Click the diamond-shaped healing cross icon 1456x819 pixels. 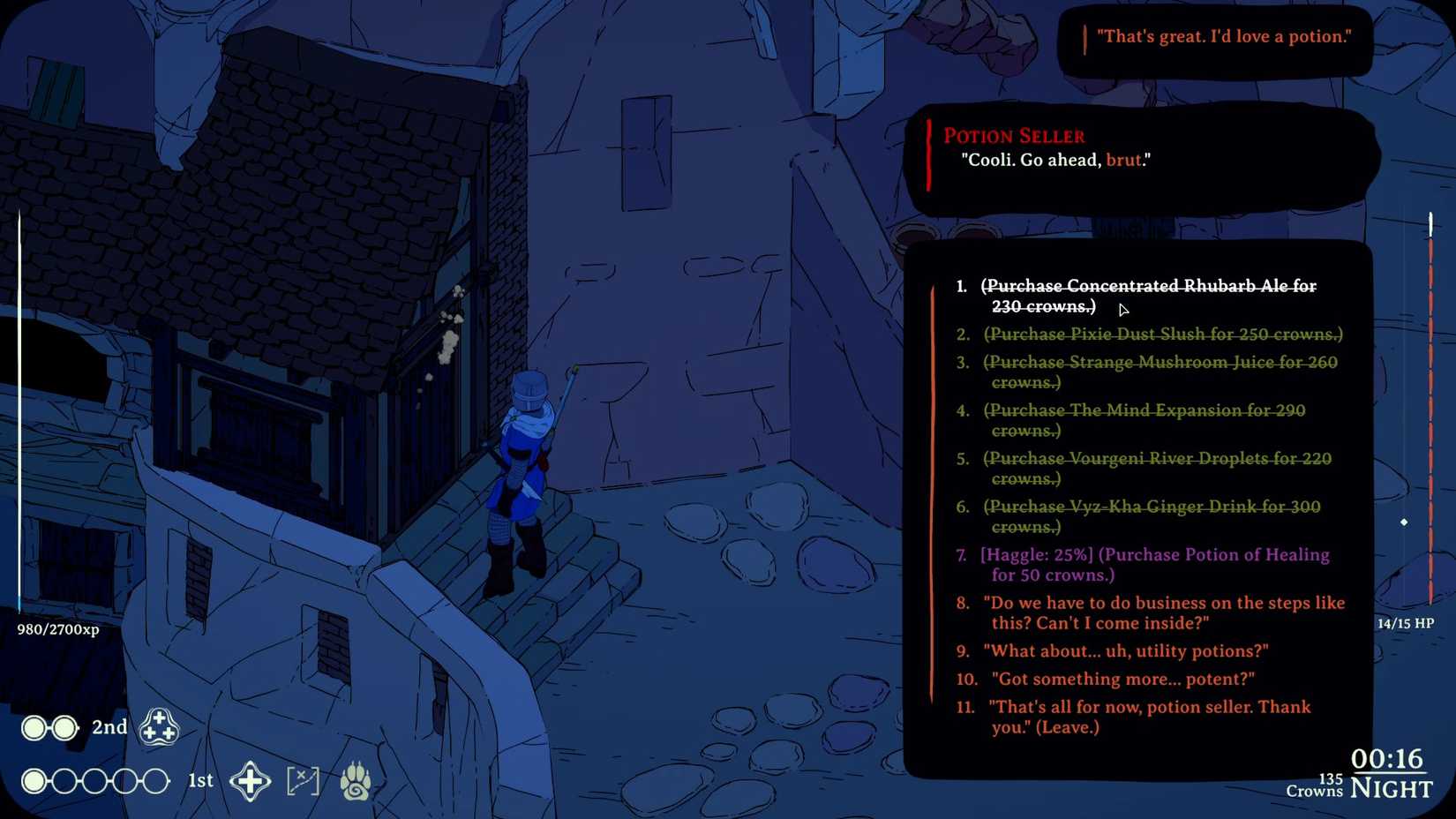point(251,780)
